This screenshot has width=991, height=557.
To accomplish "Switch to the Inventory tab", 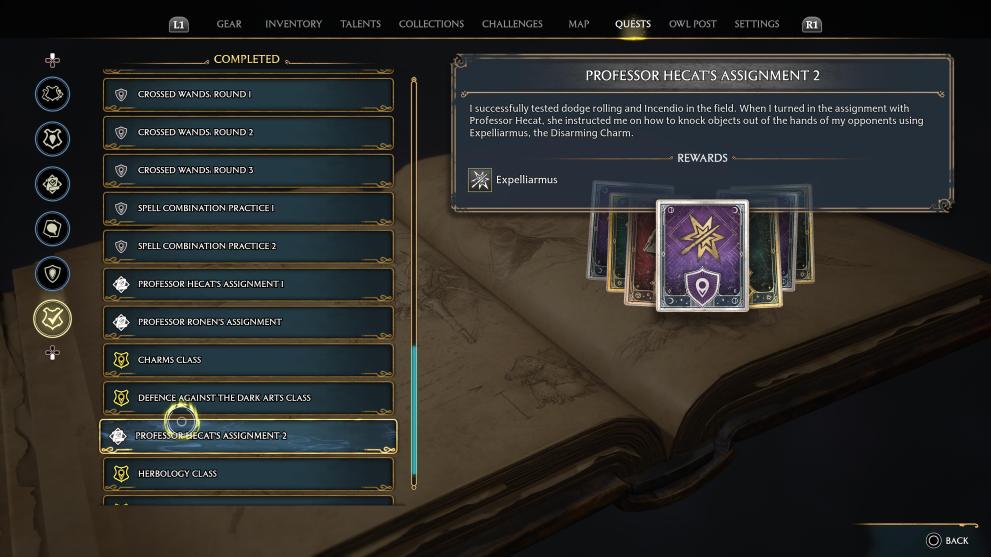I will click(x=293, y=24).
